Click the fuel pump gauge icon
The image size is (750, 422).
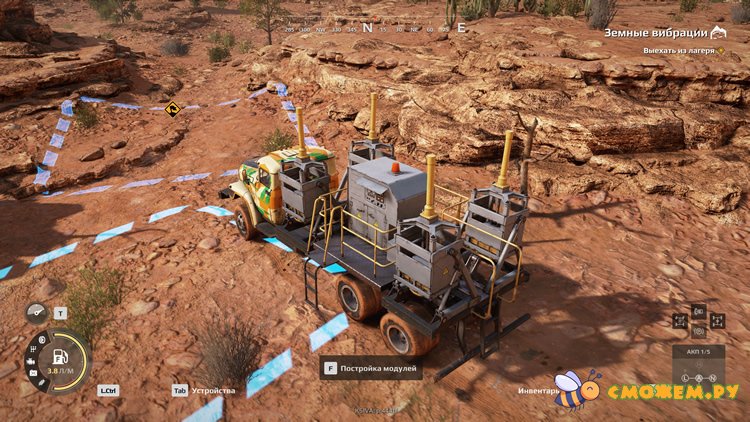[59, 356]
